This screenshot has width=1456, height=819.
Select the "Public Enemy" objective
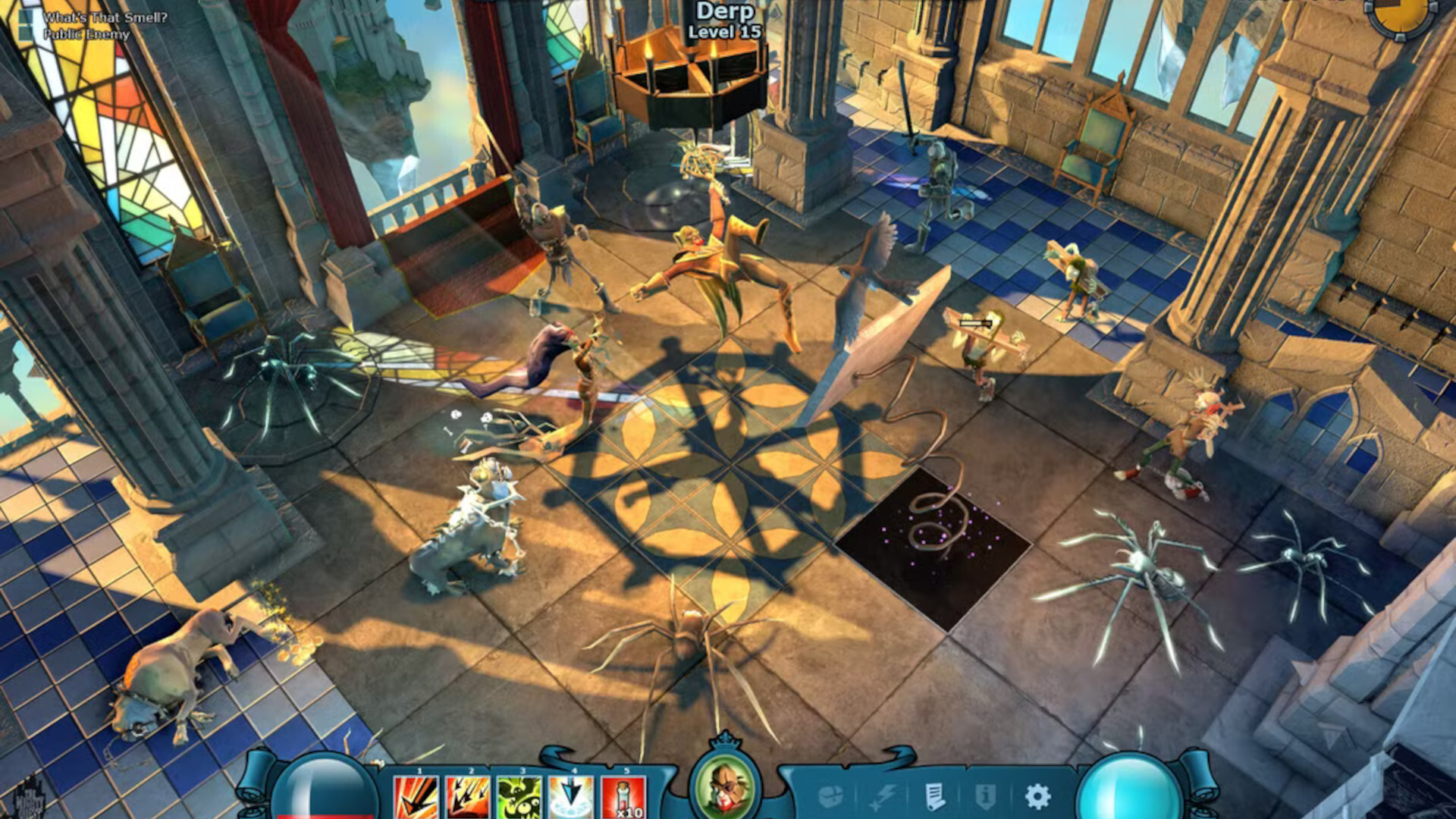86,34
